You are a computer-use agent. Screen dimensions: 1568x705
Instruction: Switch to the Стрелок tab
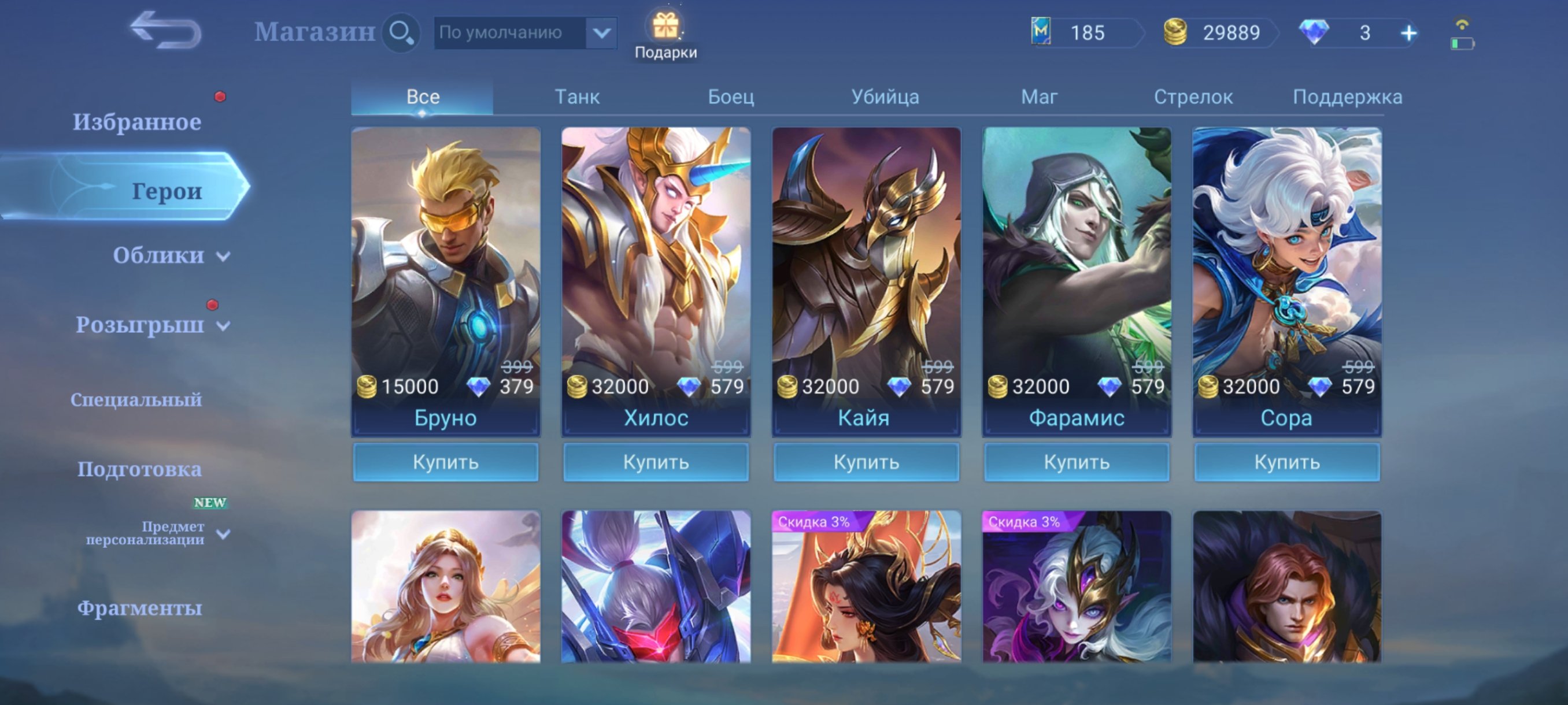(1192, 96)
